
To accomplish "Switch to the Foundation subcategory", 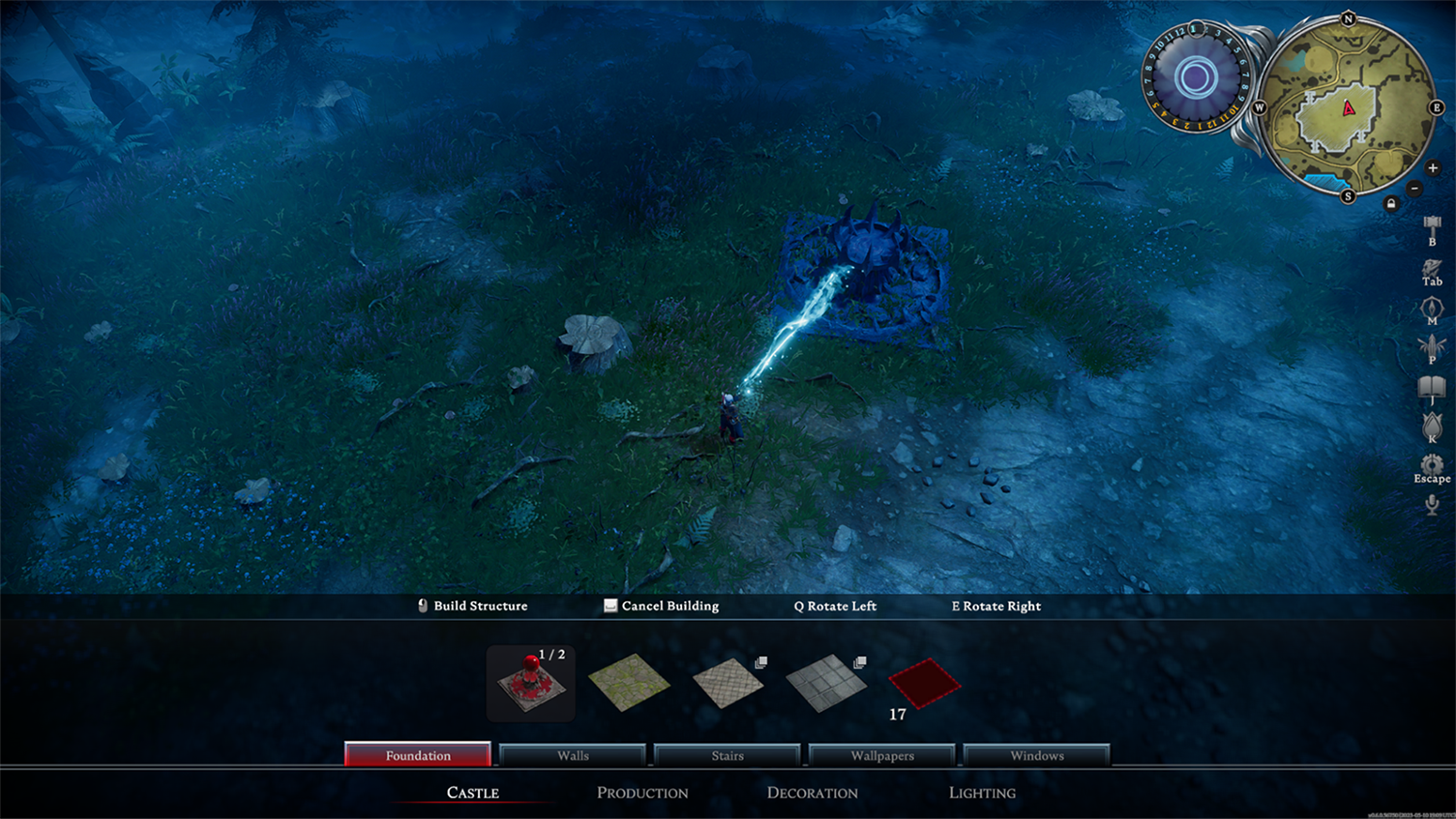I will pyautogui.click(x=418, y=755).
